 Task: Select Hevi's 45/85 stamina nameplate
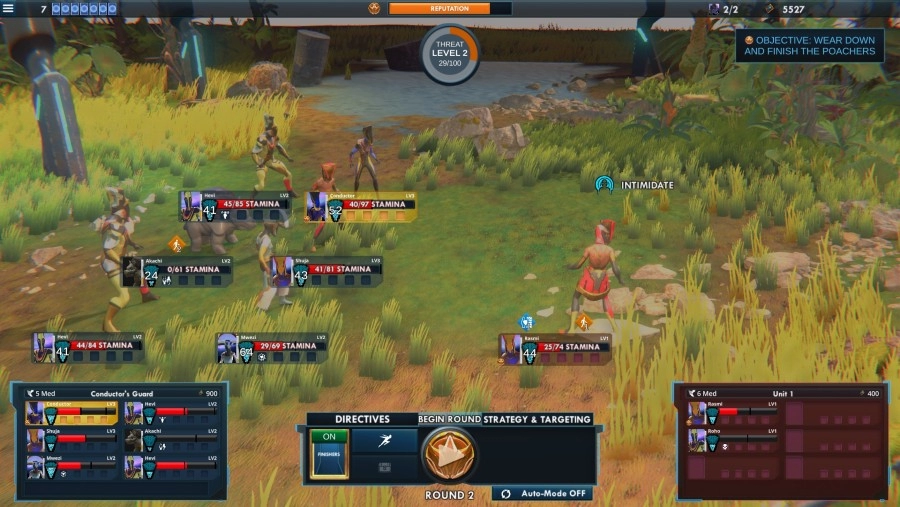coord(235,206)
